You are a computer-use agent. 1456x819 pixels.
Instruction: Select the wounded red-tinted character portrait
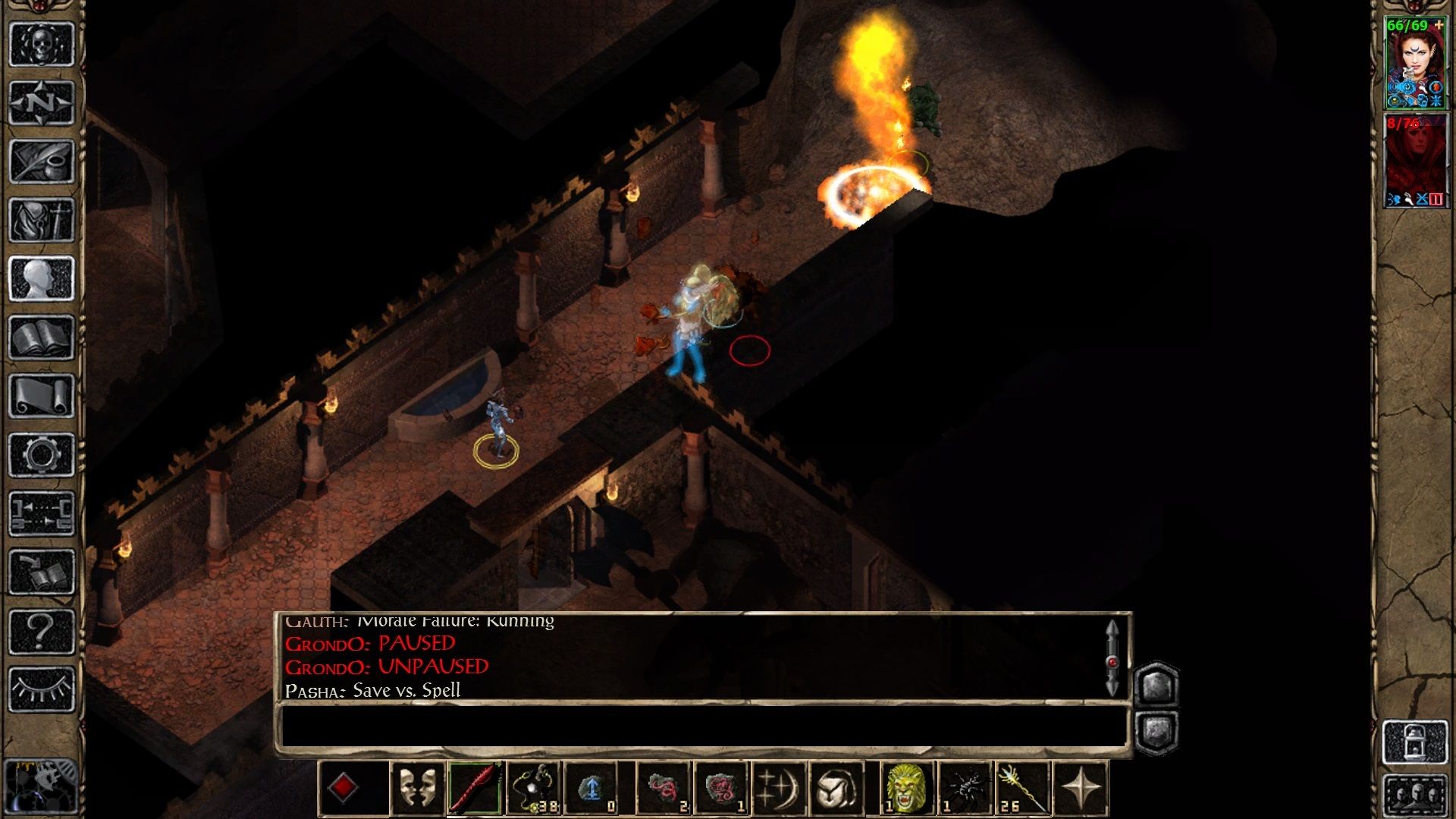point(1415,161)
